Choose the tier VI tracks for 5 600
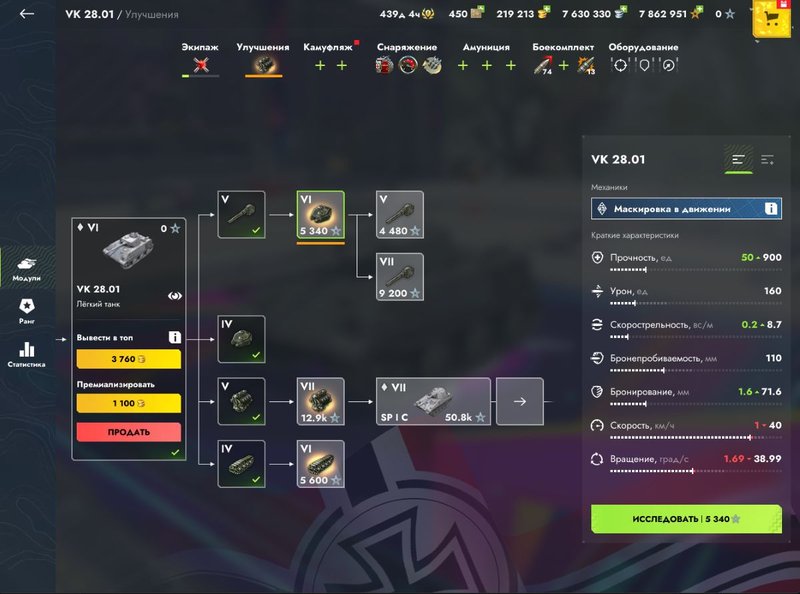This screenshot has height=594, width=800. (x=320, y=464)
